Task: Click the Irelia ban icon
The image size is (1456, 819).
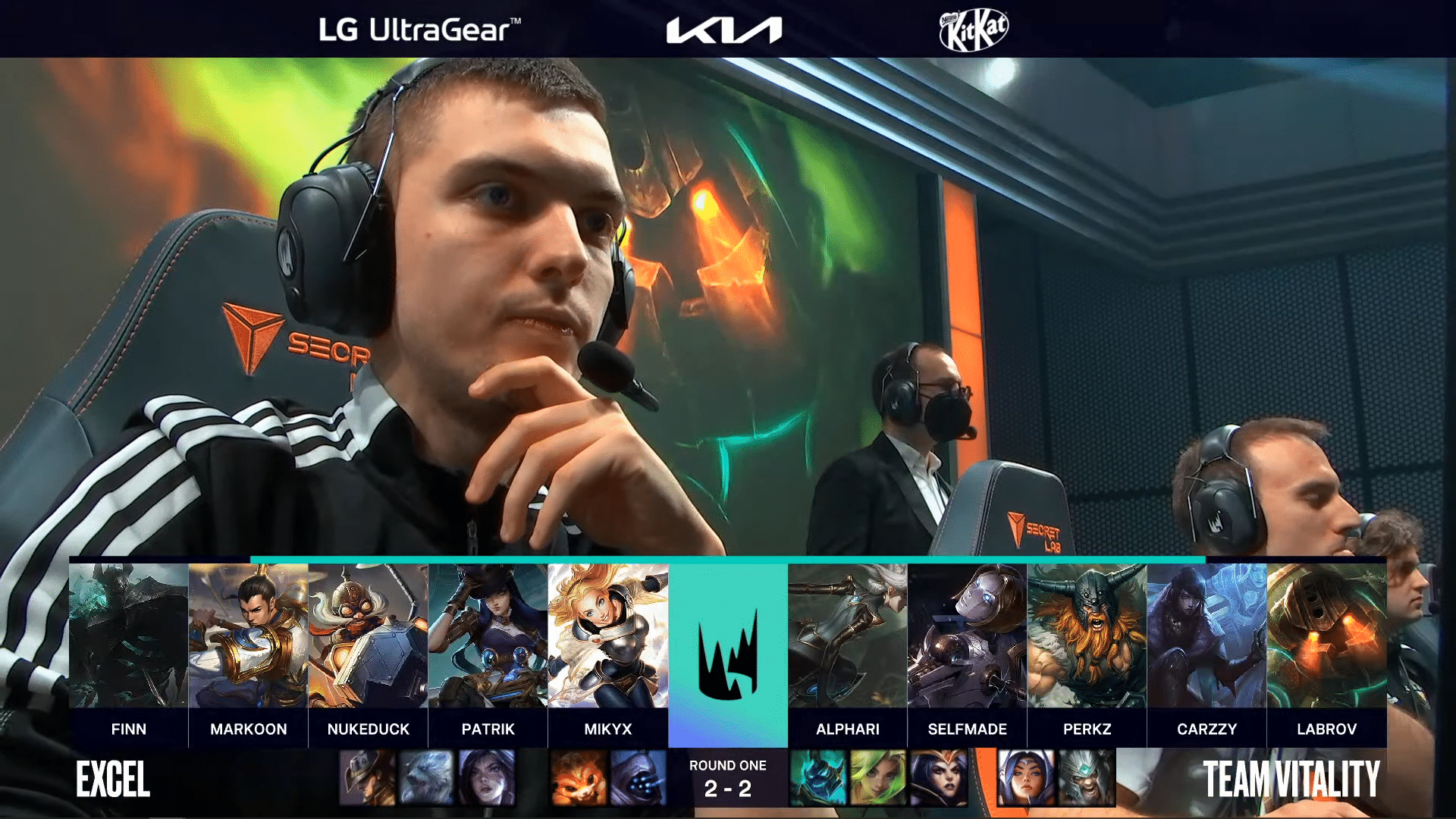Action: (1026, 777)
